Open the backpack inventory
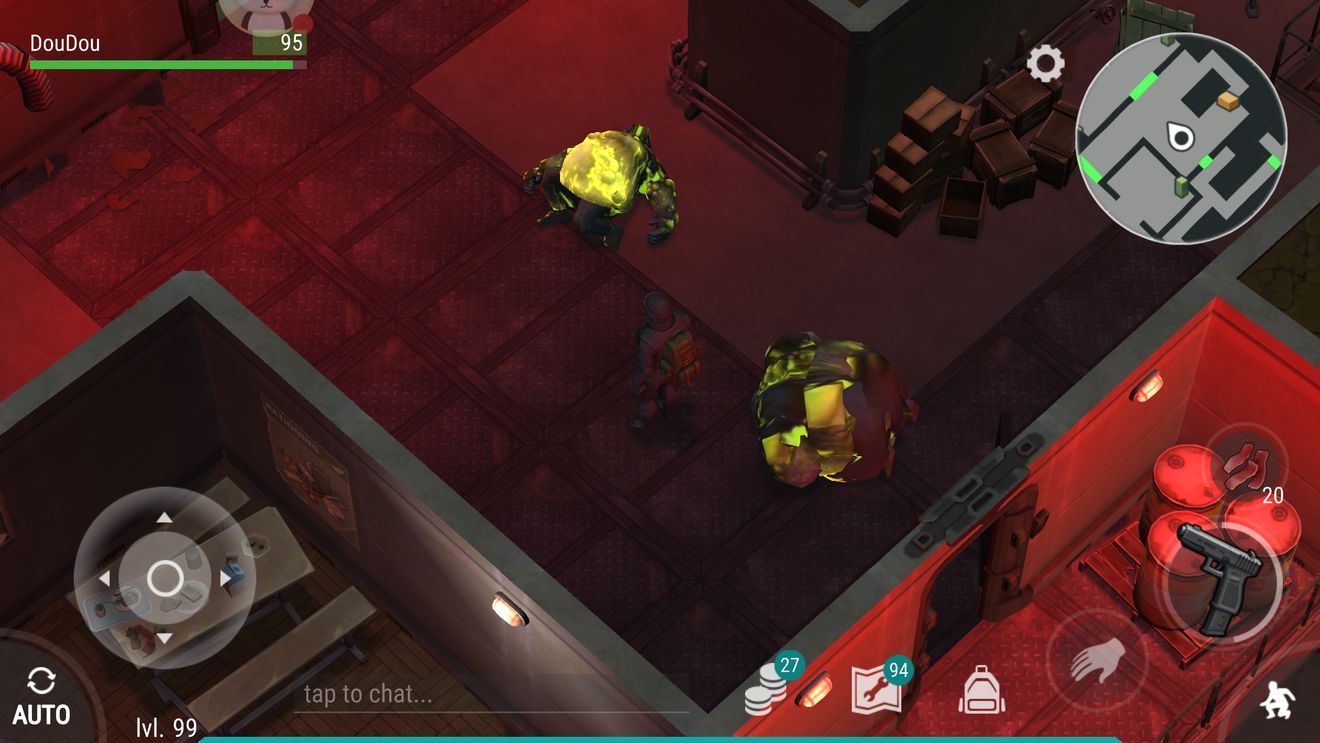This screenshot has width=1320, height=743. [981, 690]
